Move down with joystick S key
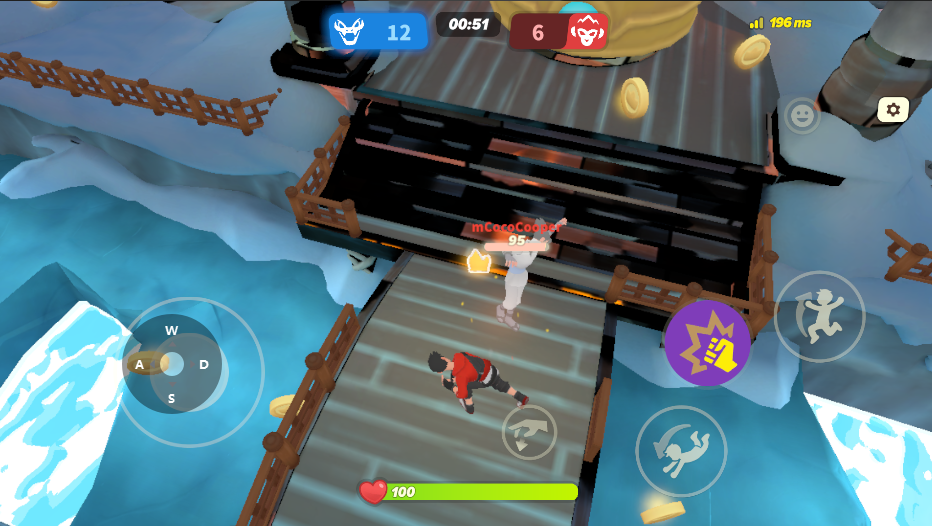932x526 pixels. click(172, 398)
